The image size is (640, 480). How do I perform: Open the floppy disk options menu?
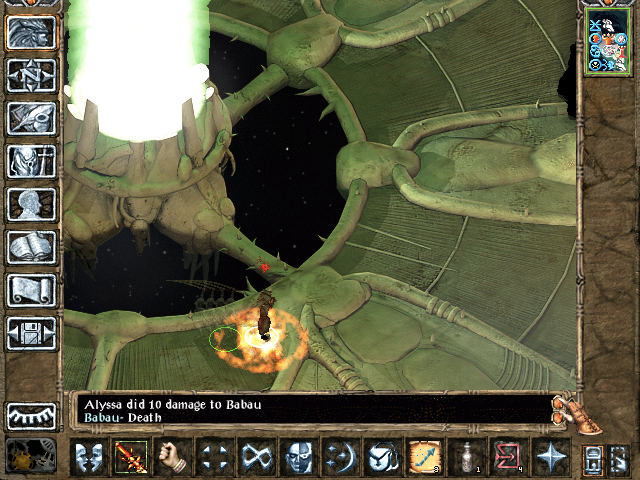[31, 332]
